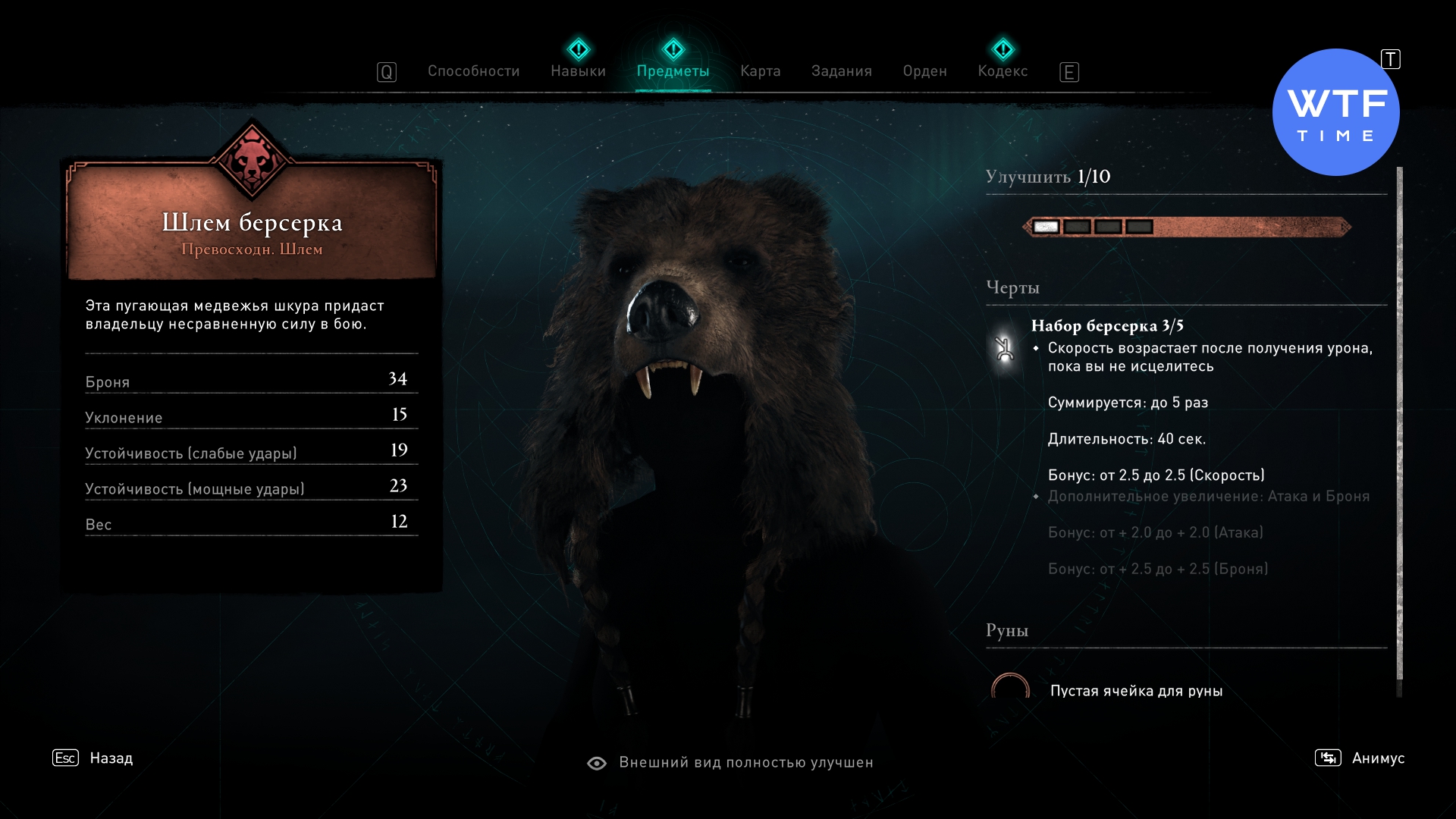Select the empty rune slot
1456x819 pixels.
pyautogui.click(x=1011, y=689)
